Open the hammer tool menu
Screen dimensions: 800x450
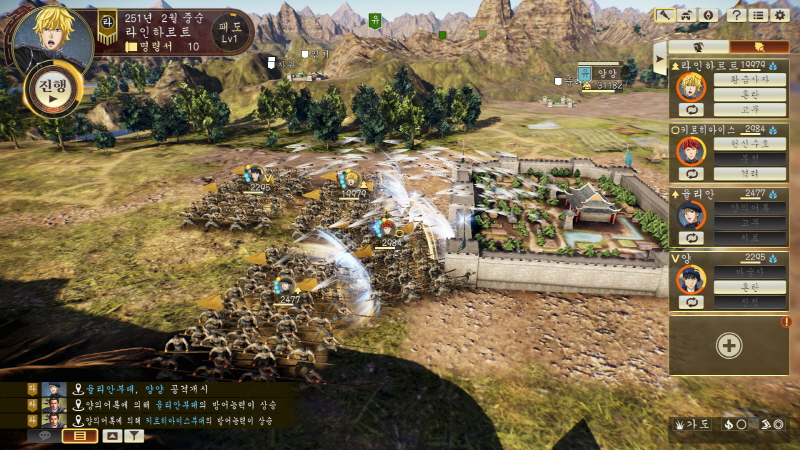coord(665,15)
